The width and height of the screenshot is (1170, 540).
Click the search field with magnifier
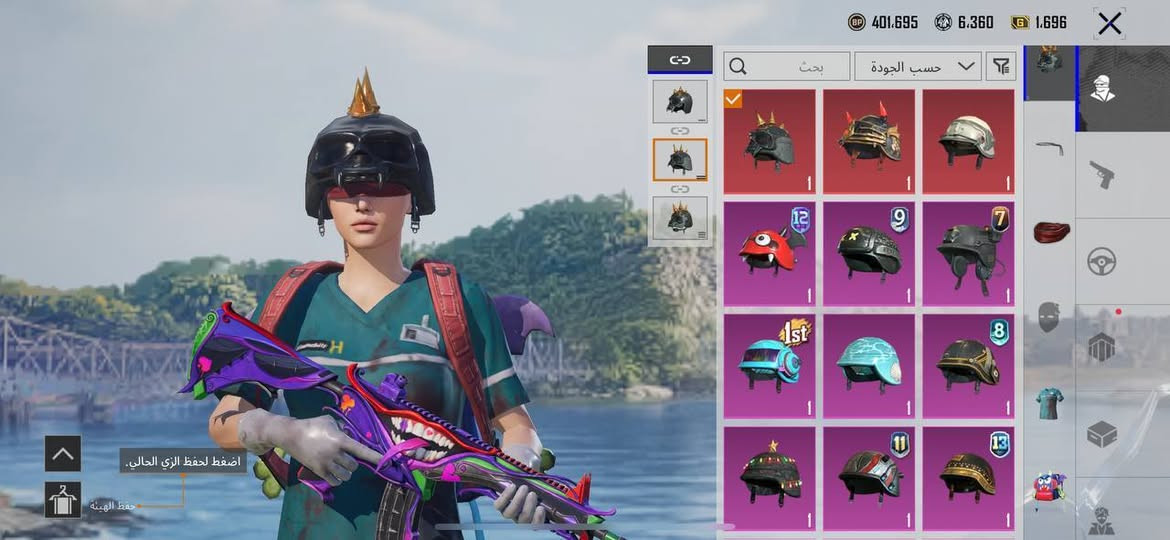click(x=787, y=67)
